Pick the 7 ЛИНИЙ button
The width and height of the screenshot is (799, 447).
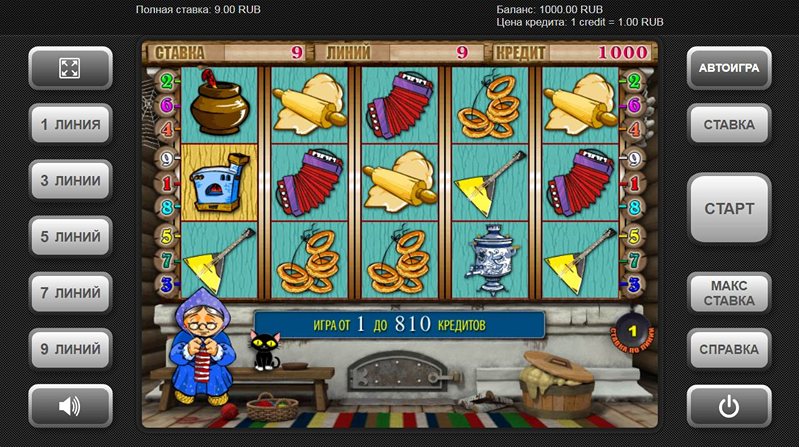pos(70,293)
